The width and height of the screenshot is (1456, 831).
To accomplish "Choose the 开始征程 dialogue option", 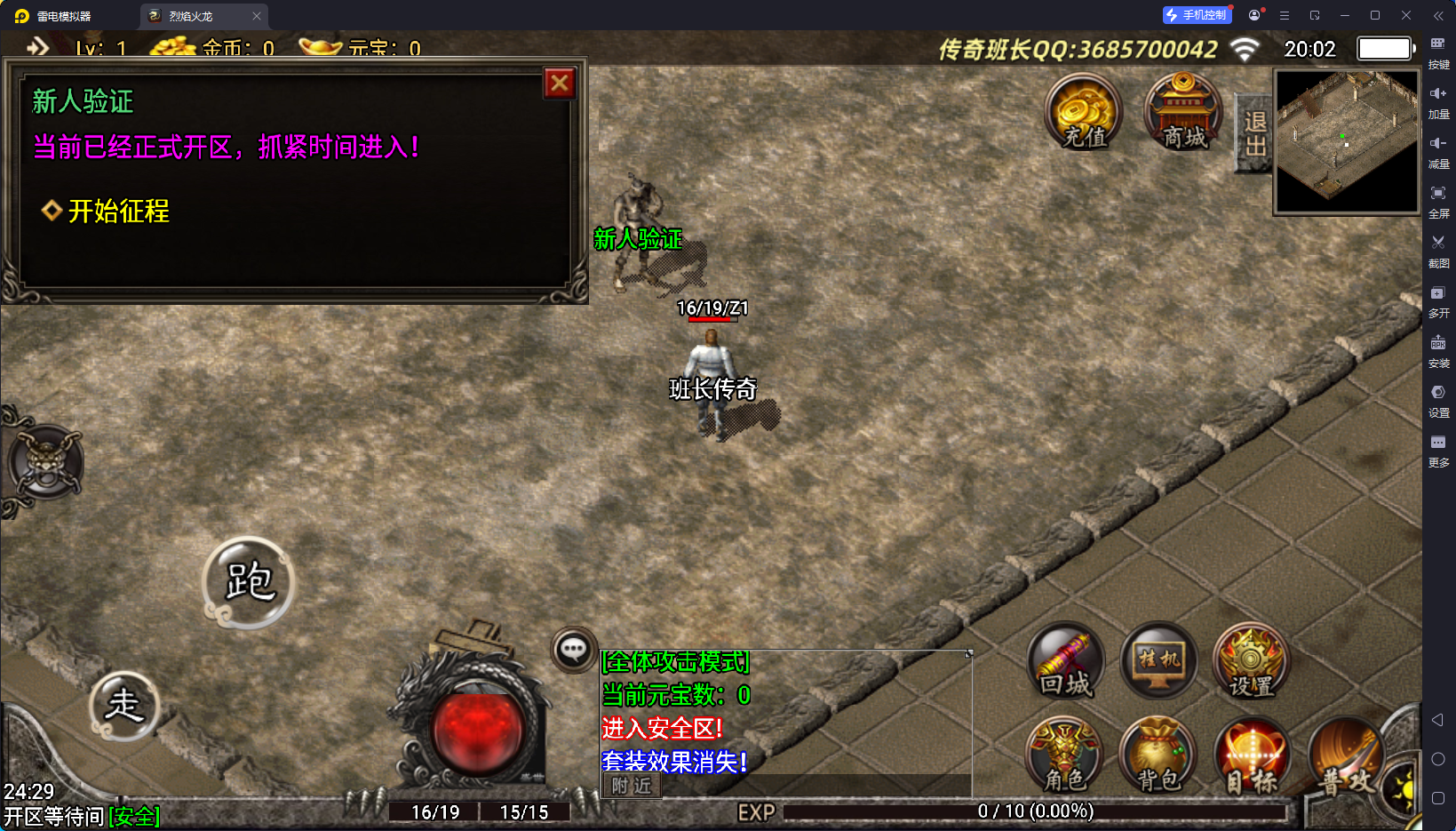I will pyautogui.click(x=118, y=212).
